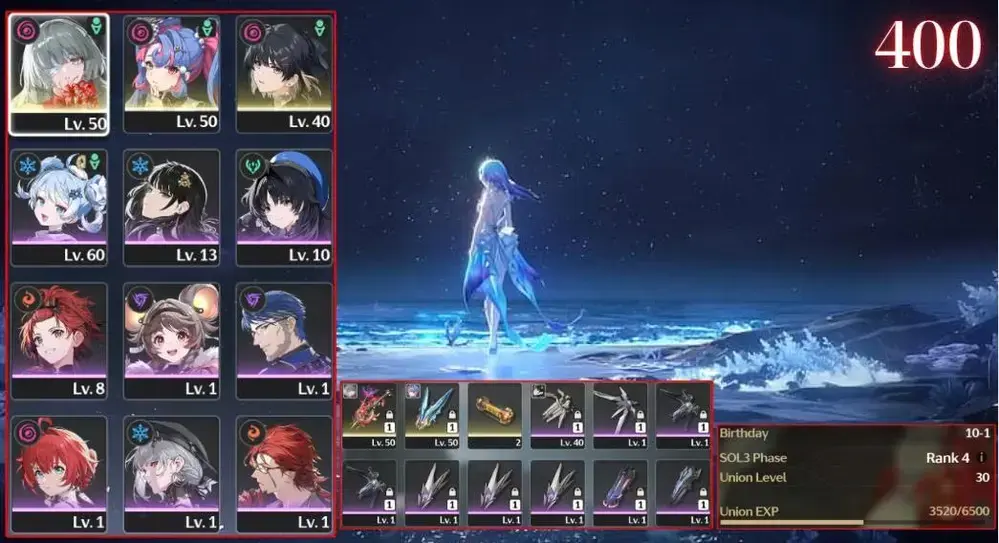
Task: Select the red-haired man with glasses
Action: point(284,475)
